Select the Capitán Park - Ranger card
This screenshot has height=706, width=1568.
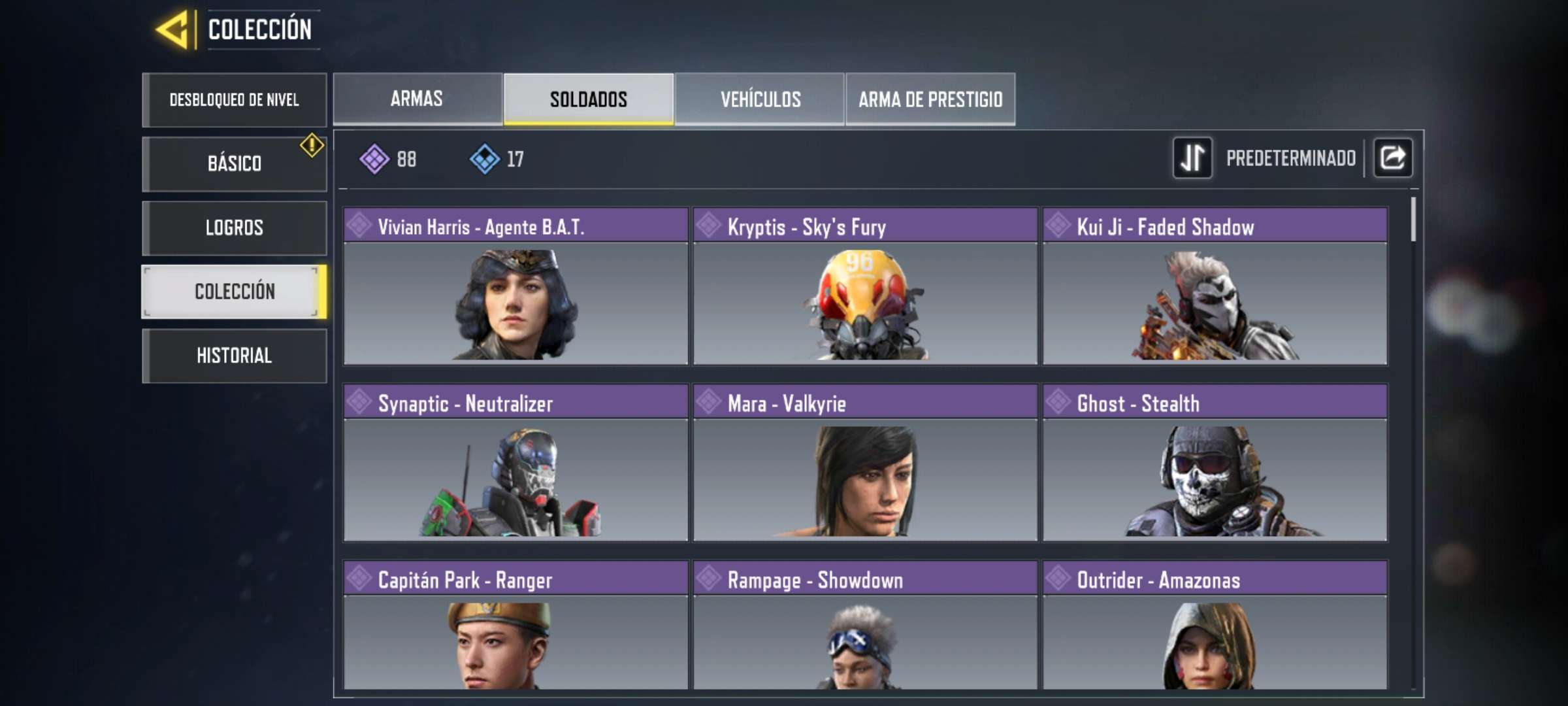[515, 625]
